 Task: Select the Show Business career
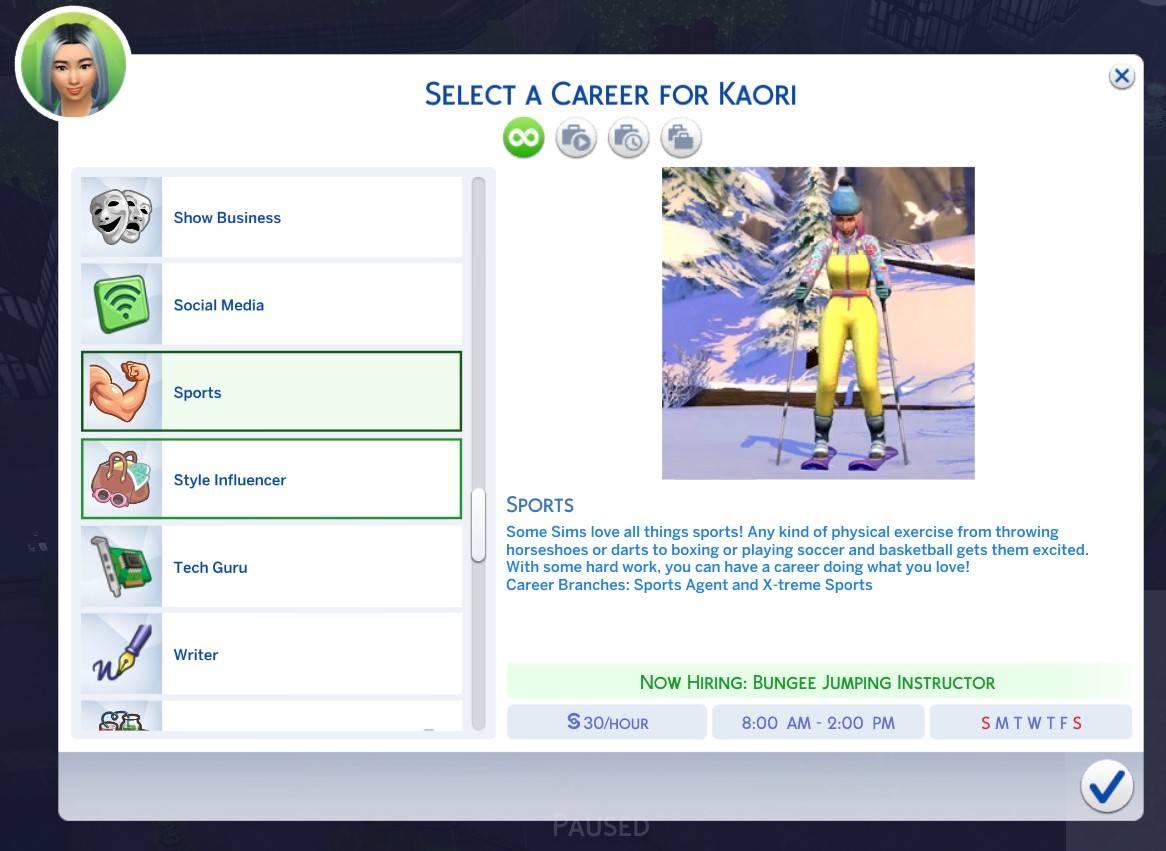click(271, 218)
